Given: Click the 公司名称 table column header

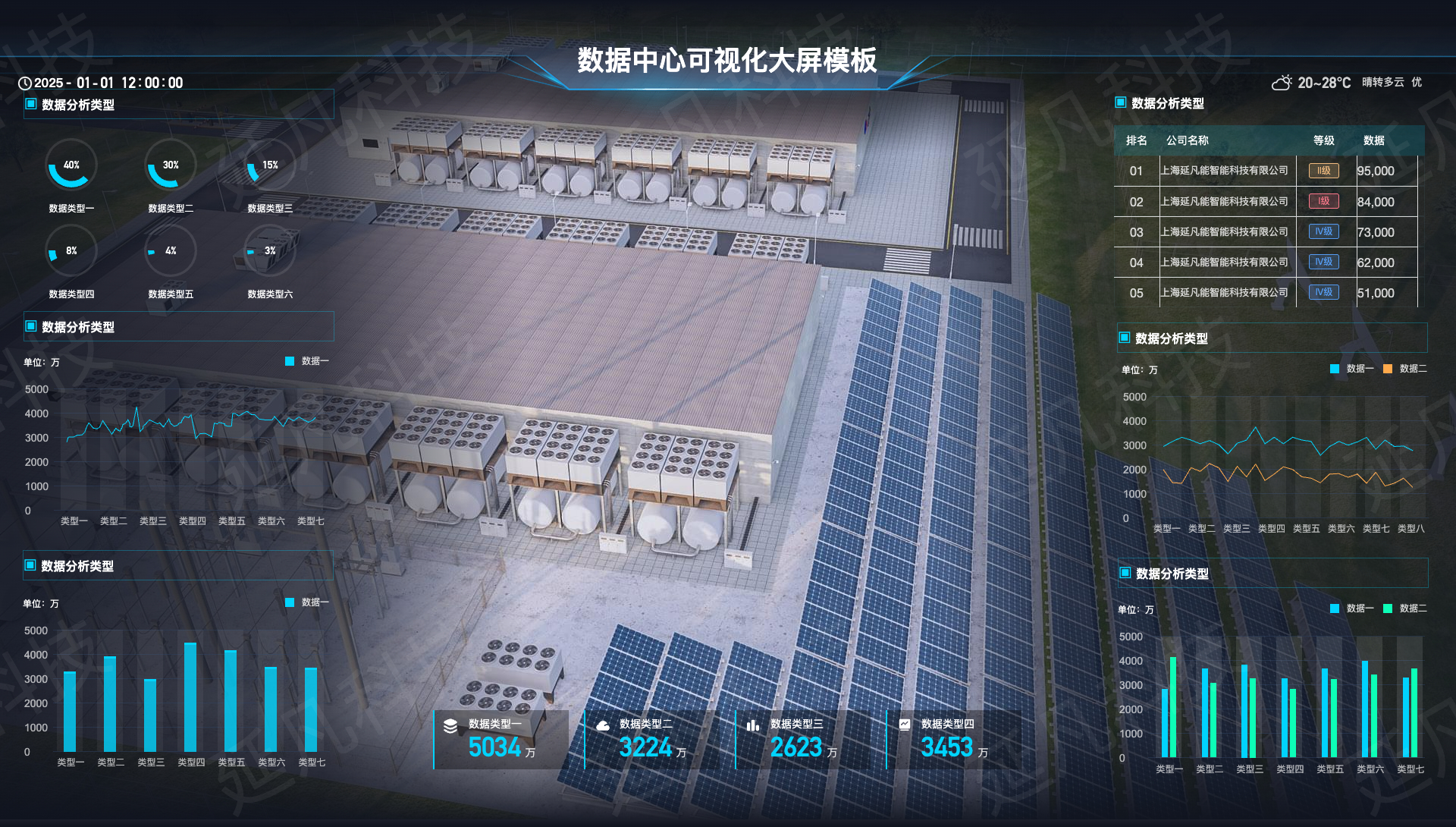Looking at the screenshot, I should coord(1187,140).
